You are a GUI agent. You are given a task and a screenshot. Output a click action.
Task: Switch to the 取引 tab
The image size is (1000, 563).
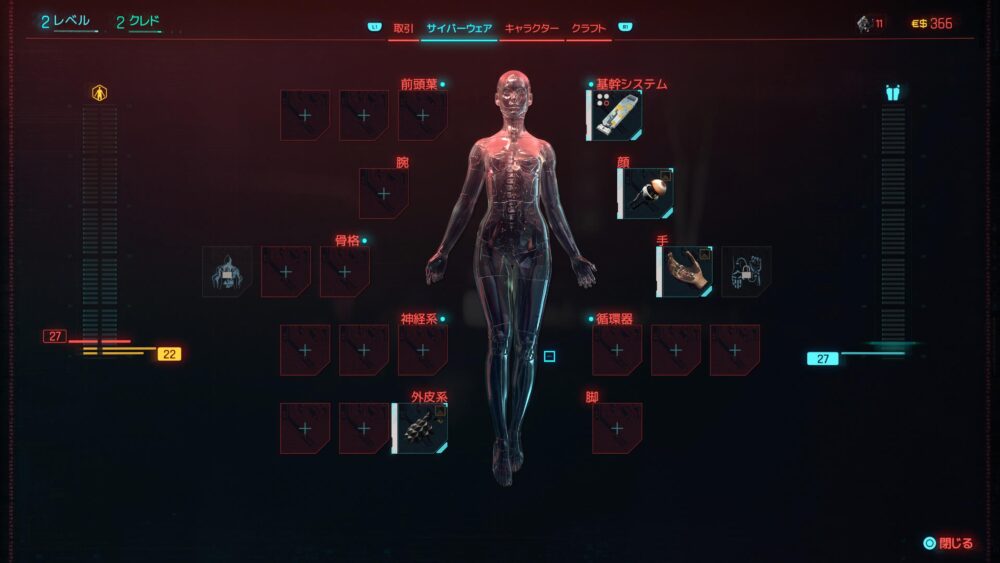[x=403, y=28]
